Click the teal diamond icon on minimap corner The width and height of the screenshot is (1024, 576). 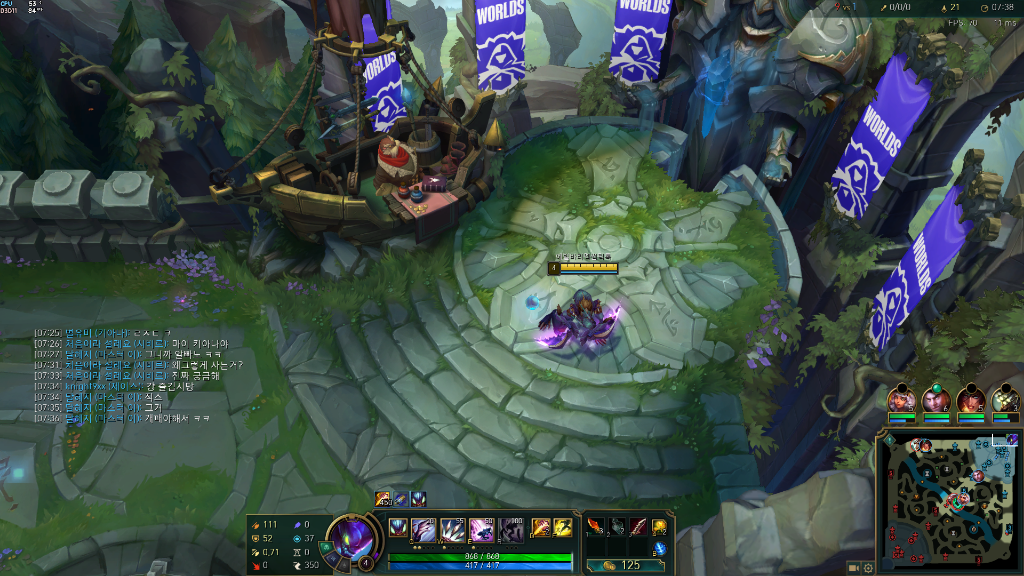pyautogui.click(x=889, y=440)
